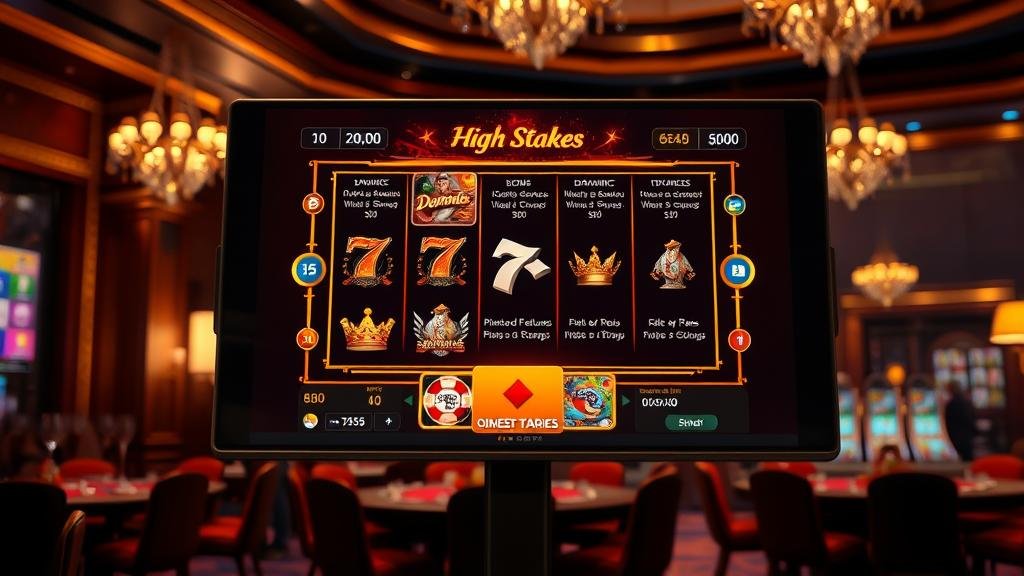Screen dimensions: 1024x576
Task: Hit the green button in the bottom right
Action: click(691, 422)
